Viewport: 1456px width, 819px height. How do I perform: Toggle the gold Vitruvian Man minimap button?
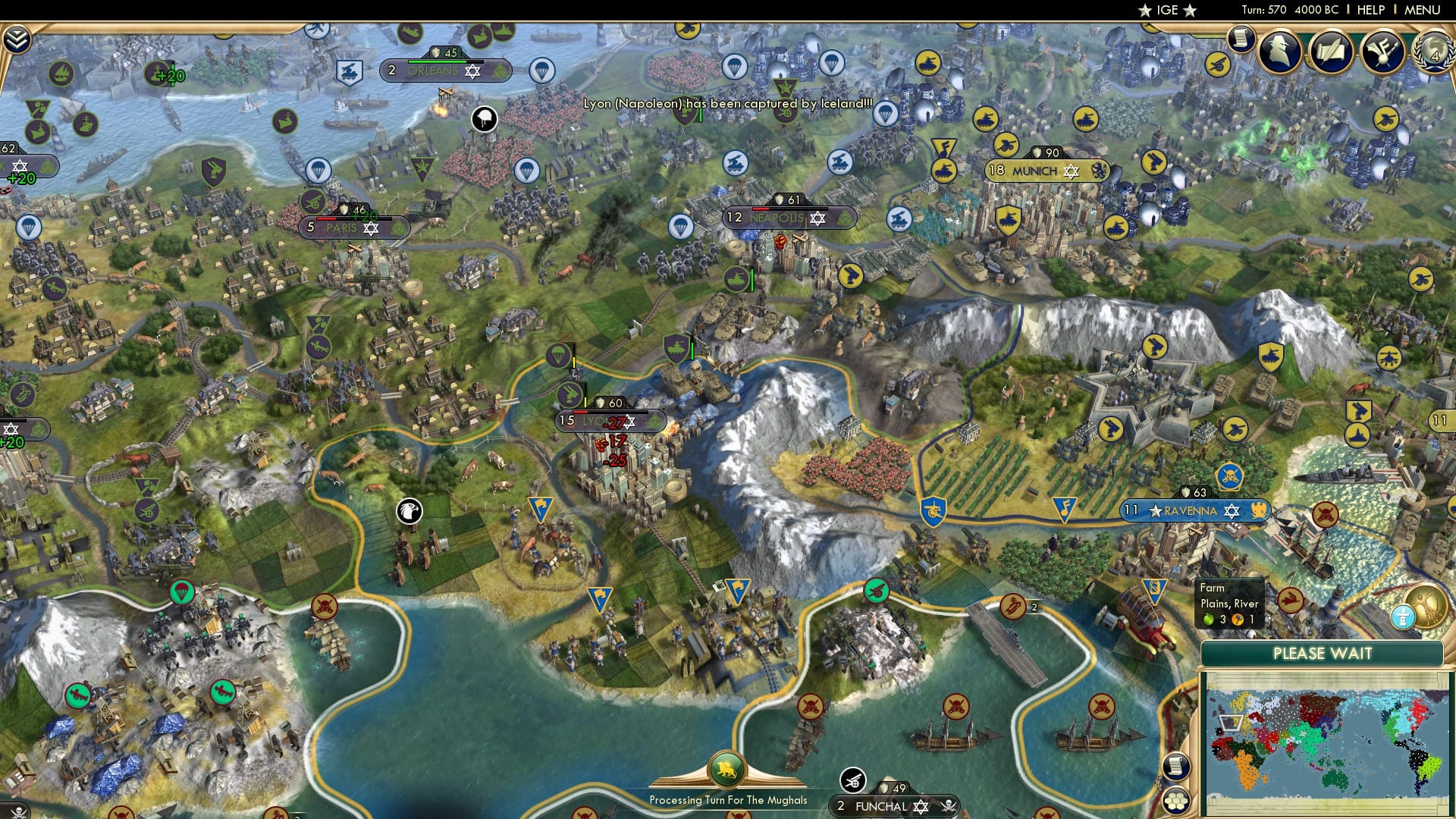(x=1429, y=607)
